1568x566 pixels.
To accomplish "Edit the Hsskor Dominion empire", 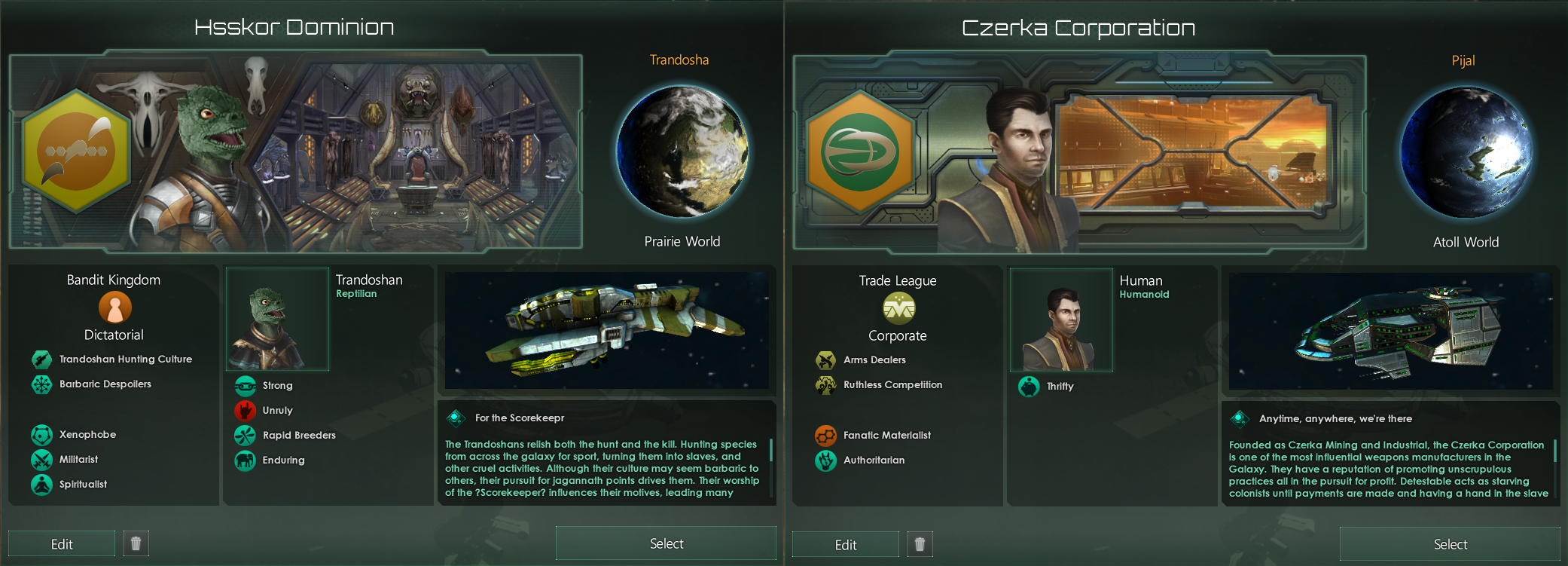I will click(61, 543).
